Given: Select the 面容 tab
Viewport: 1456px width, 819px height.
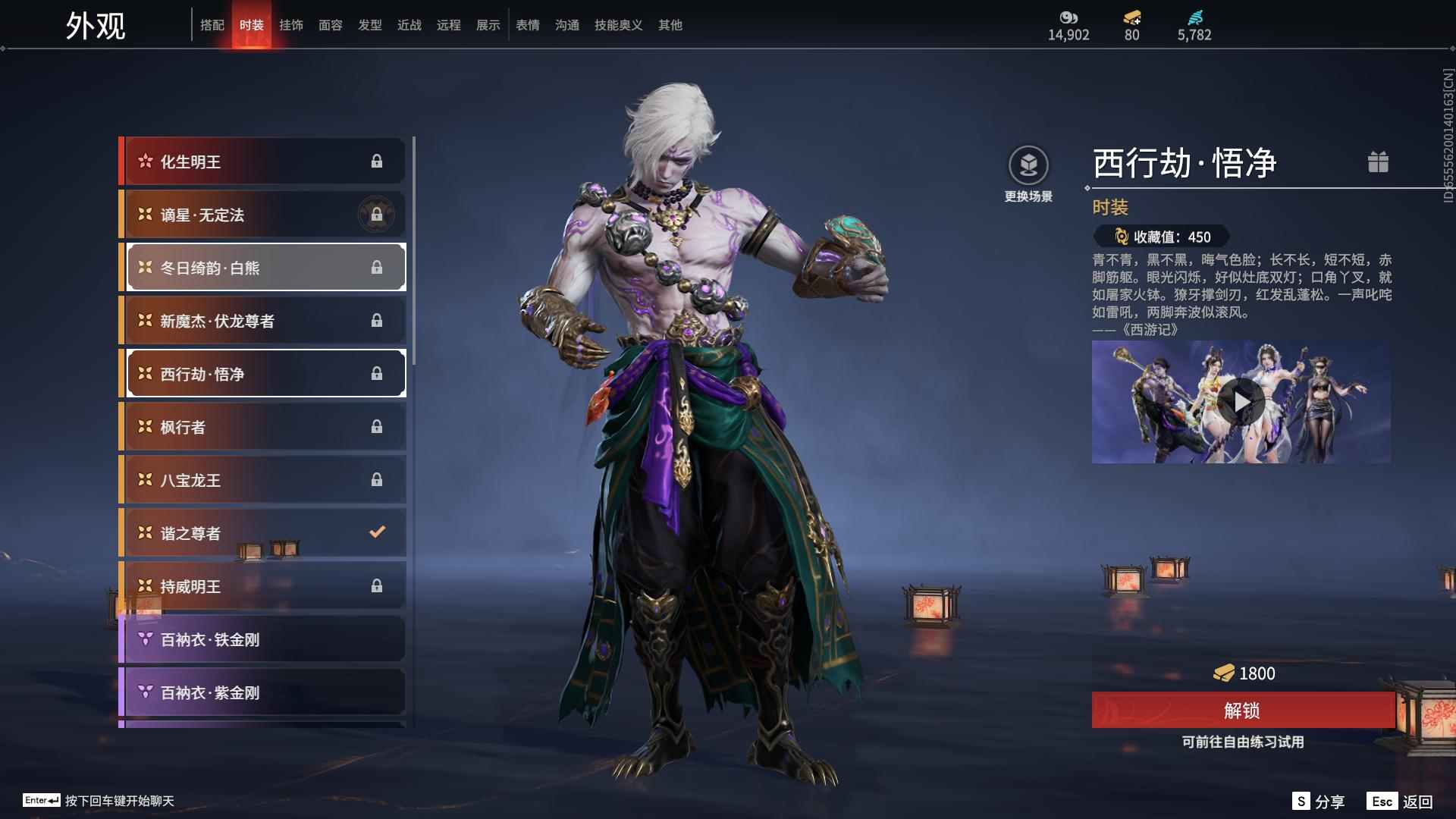Looking at the screenshot, I should pos(331,25).
